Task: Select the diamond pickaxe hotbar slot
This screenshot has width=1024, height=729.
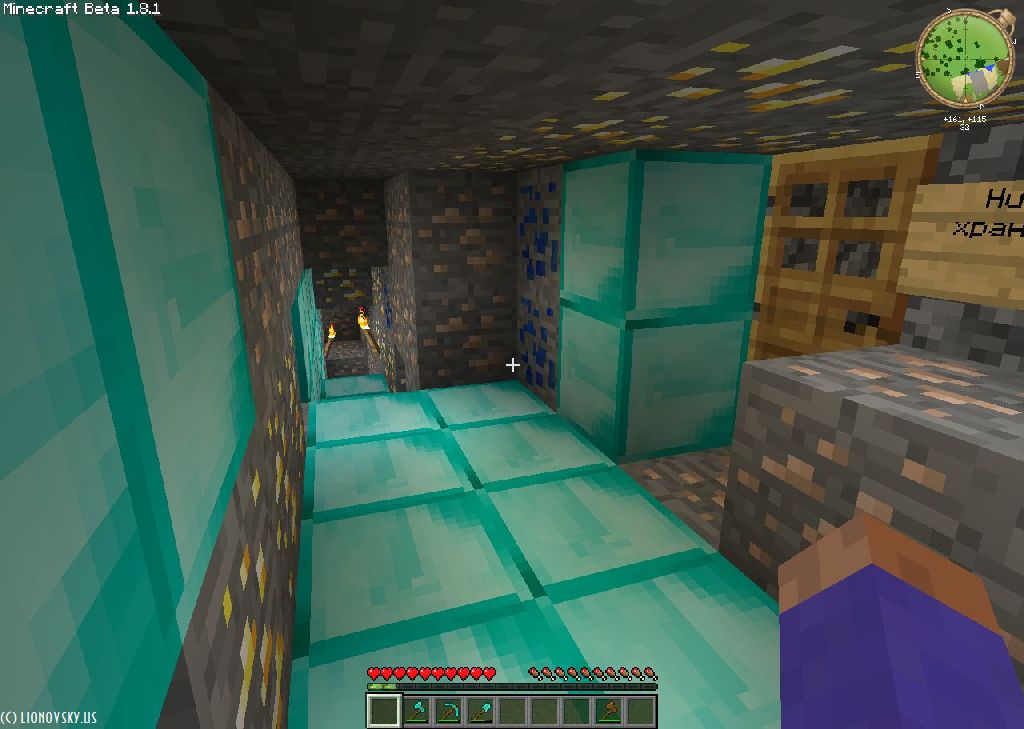Action: coord(448,711)
